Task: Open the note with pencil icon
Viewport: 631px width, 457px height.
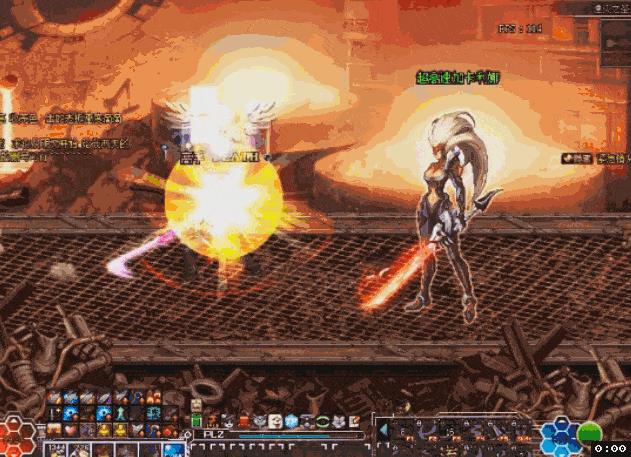Action: click(353, 420)
